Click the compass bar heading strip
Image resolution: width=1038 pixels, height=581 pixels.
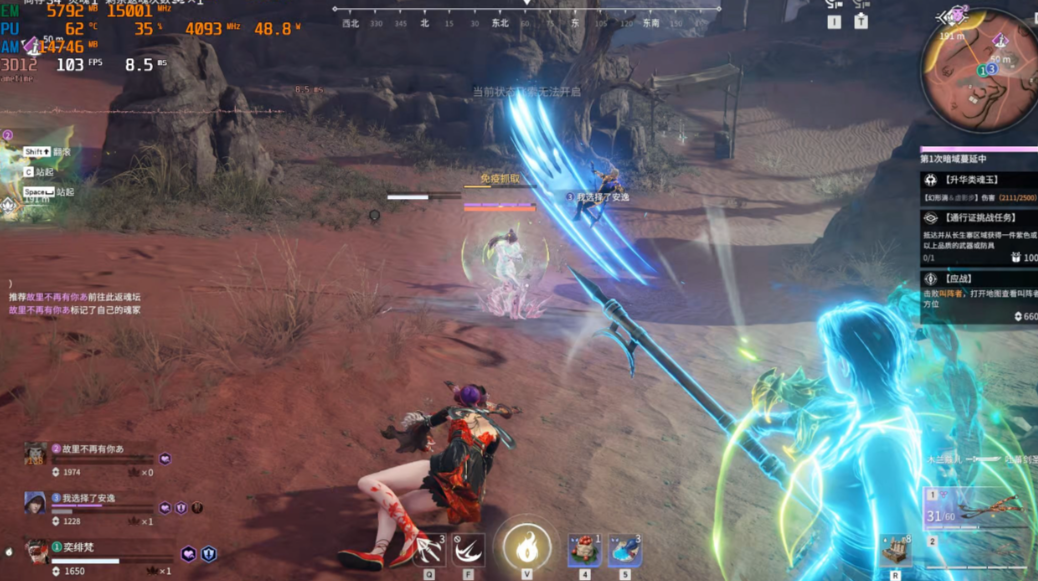[527, 22]
